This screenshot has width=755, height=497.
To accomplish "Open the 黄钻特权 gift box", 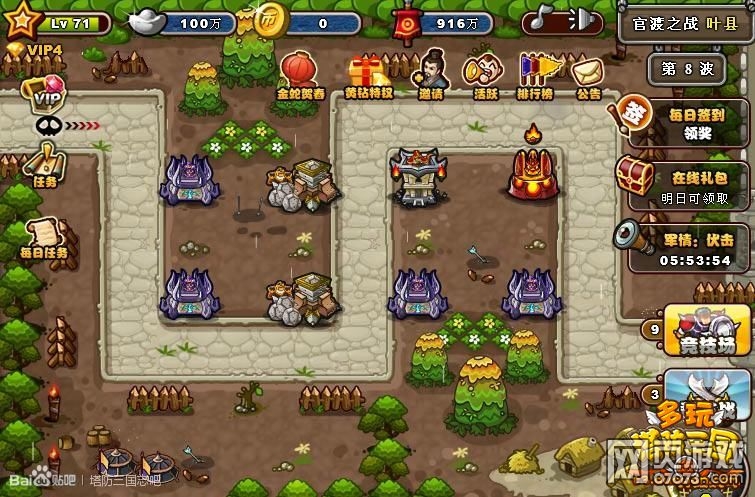I will (x=367, y=74).
